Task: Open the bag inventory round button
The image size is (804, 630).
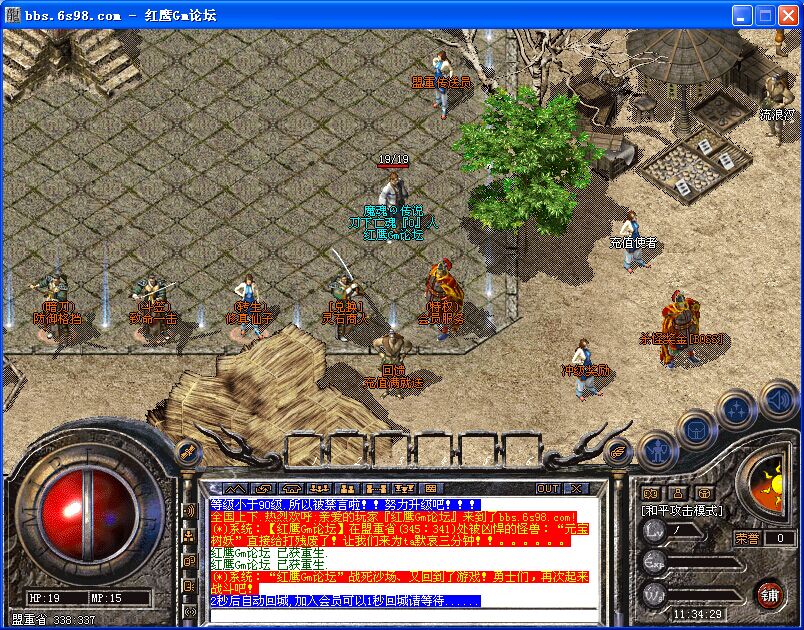Action: pos(694,429)
